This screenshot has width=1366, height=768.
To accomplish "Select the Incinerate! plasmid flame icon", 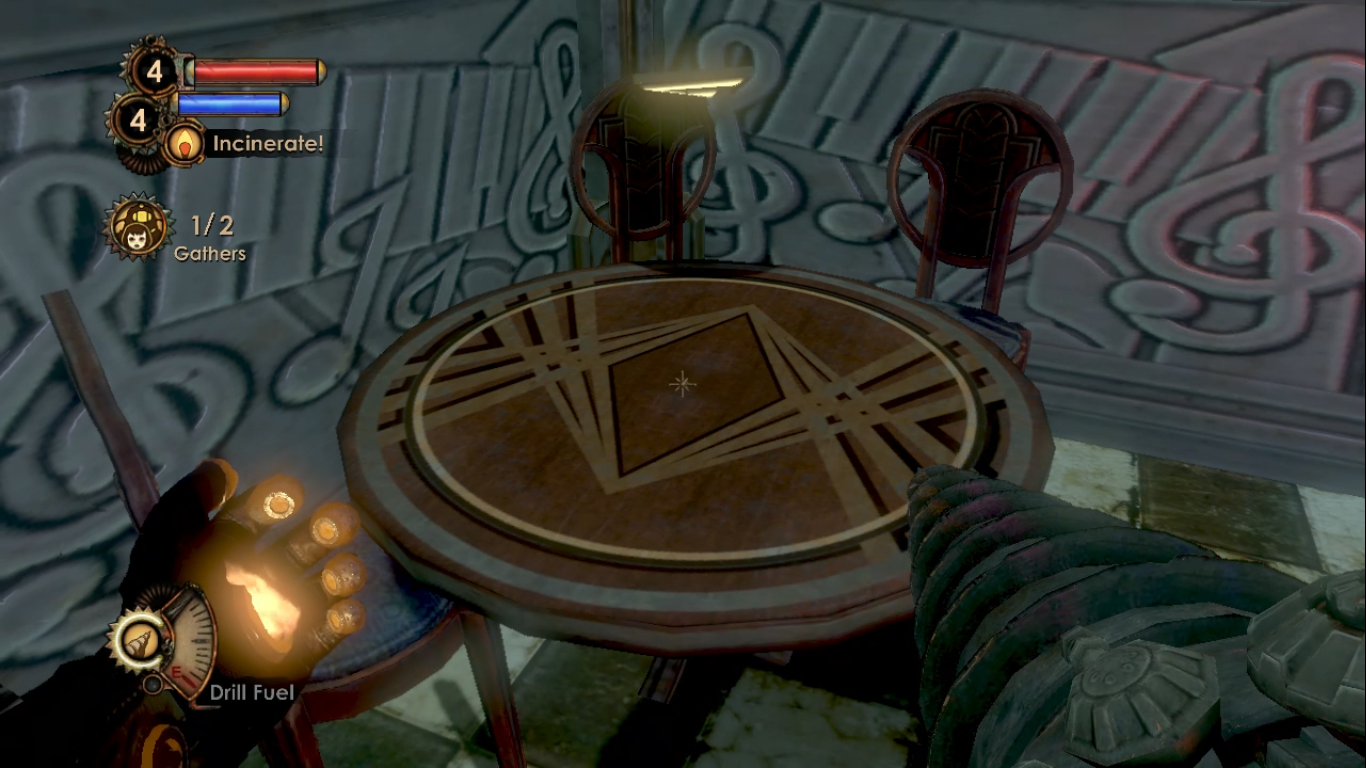I will tap(183, 144).
